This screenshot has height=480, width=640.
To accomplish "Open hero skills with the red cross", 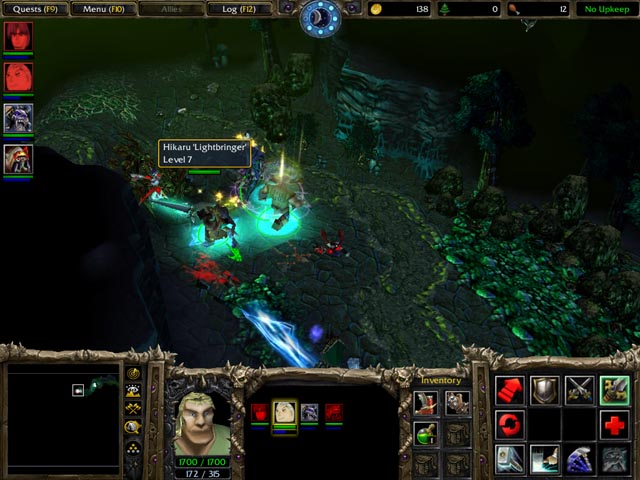I will click(615, 425).
